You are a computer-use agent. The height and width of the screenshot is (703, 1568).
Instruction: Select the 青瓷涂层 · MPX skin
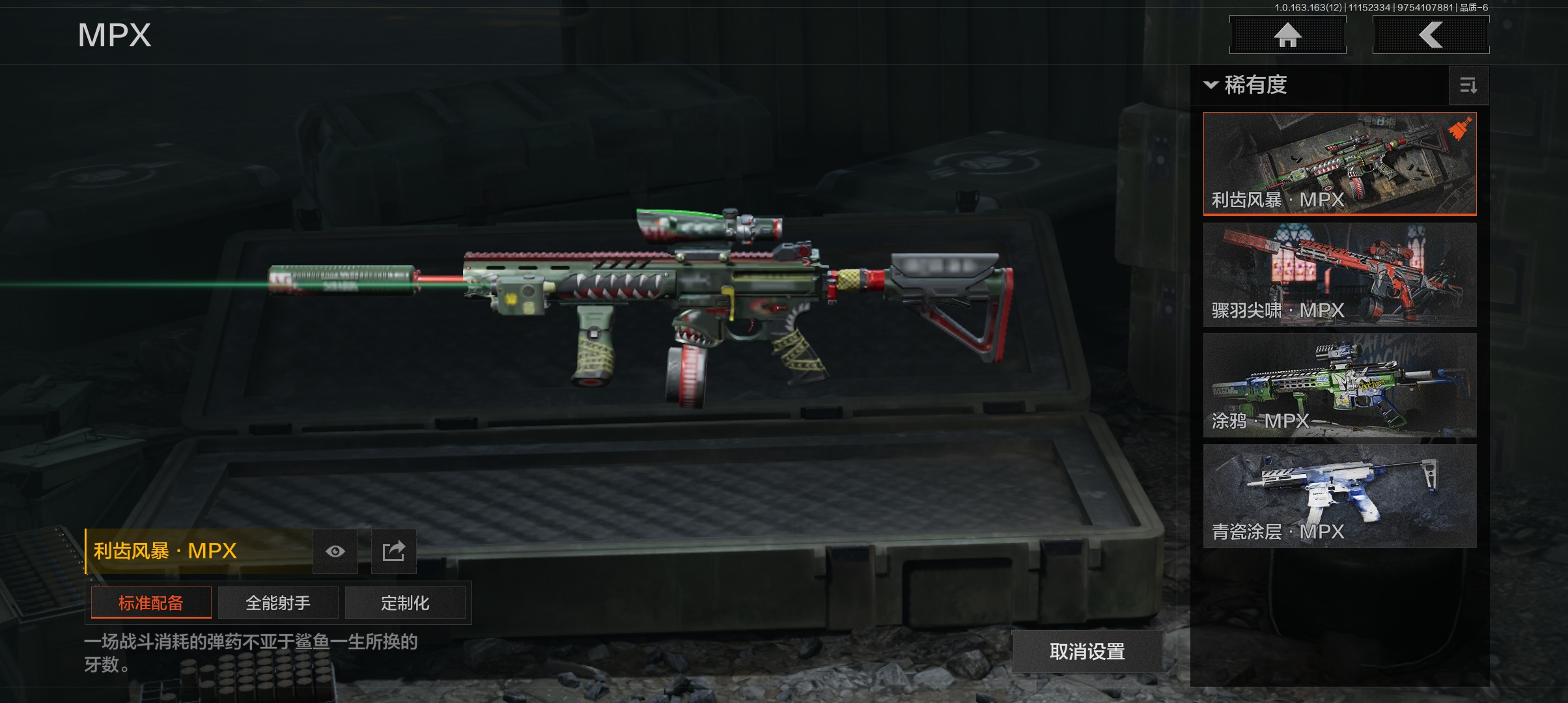coord(1339,495)
